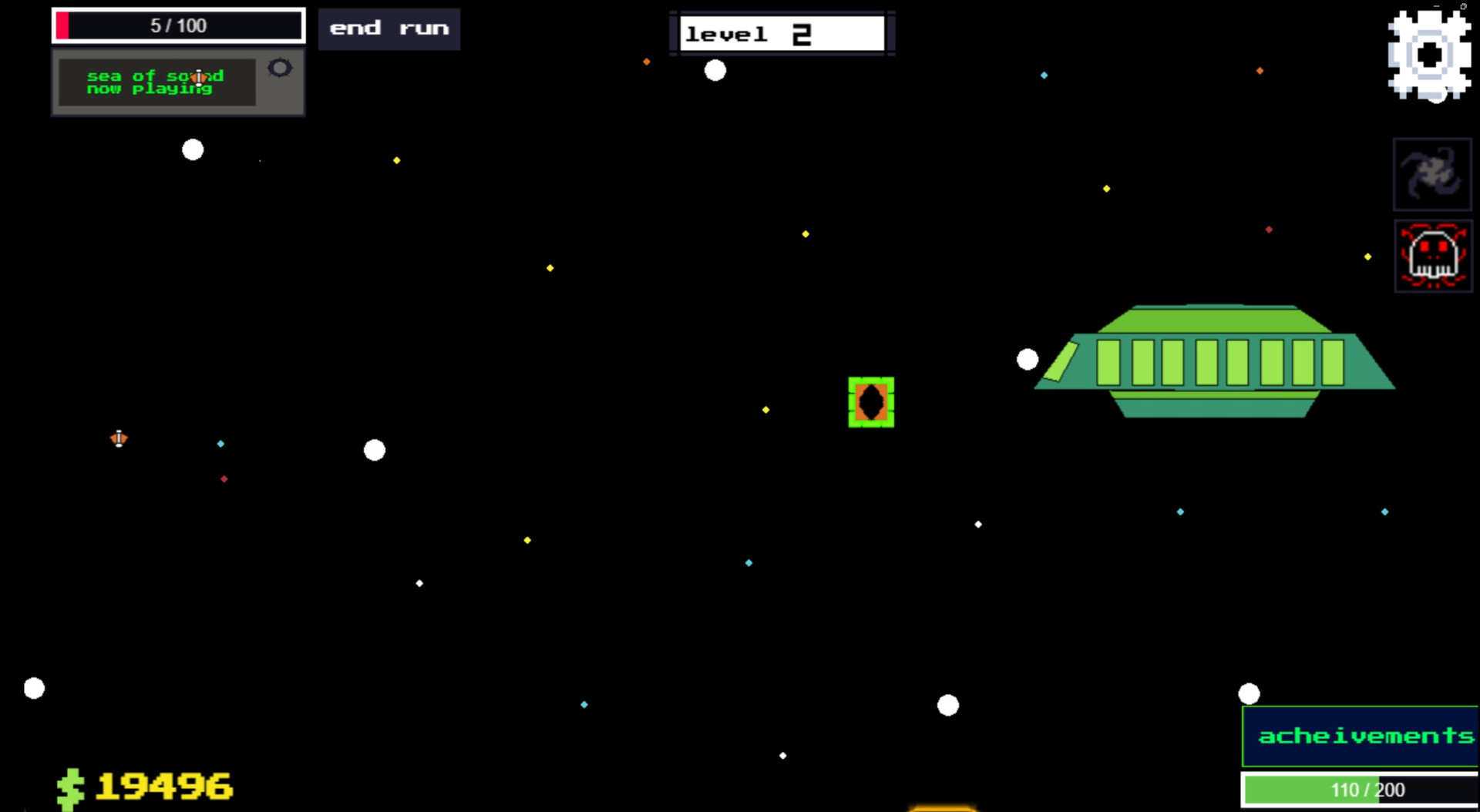This screenshot has height=812, width=1480.
Task: Click the green dollar sign icon
Action: coord(69,787)
